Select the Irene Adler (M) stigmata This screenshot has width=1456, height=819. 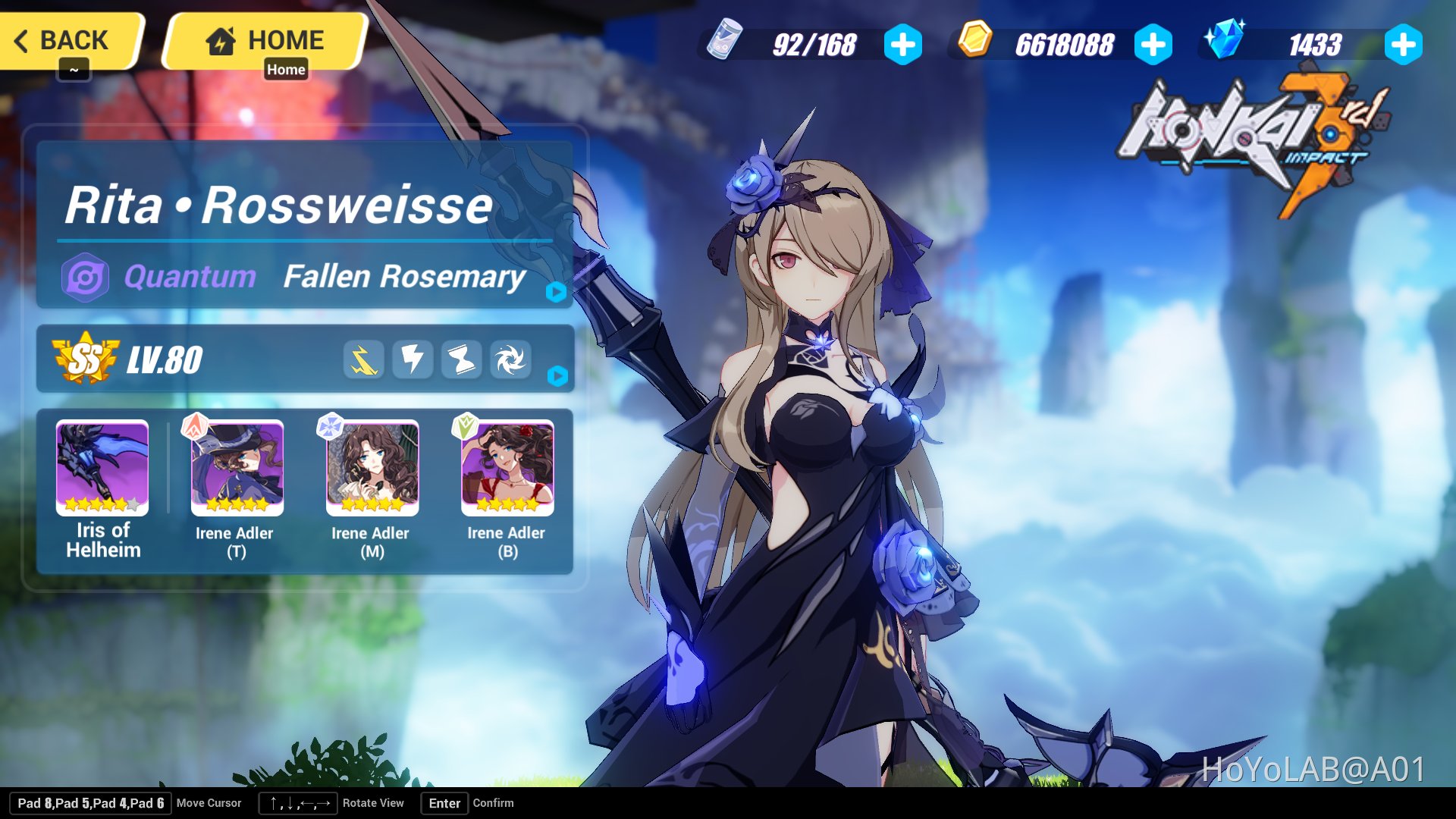pyautogui.click(x=372, y=467)
